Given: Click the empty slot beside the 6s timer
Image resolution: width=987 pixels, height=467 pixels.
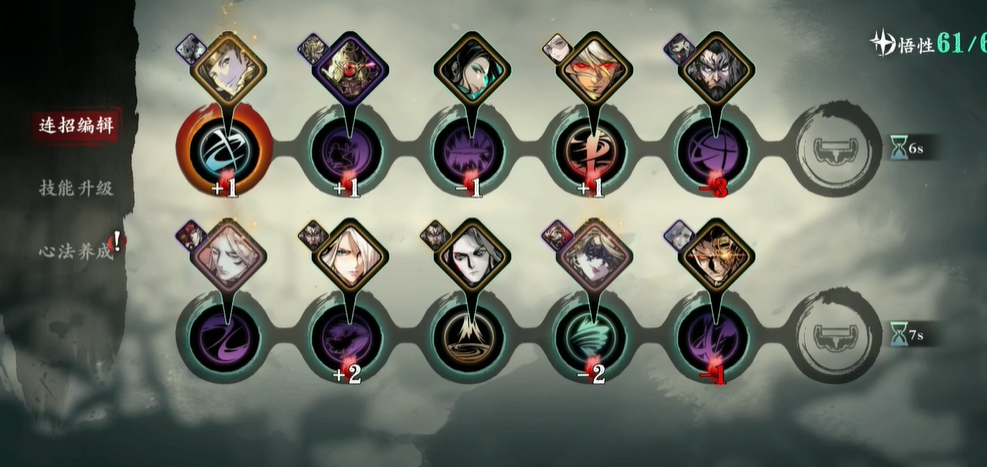Looking at the screenshot, I should click(839, 149).
